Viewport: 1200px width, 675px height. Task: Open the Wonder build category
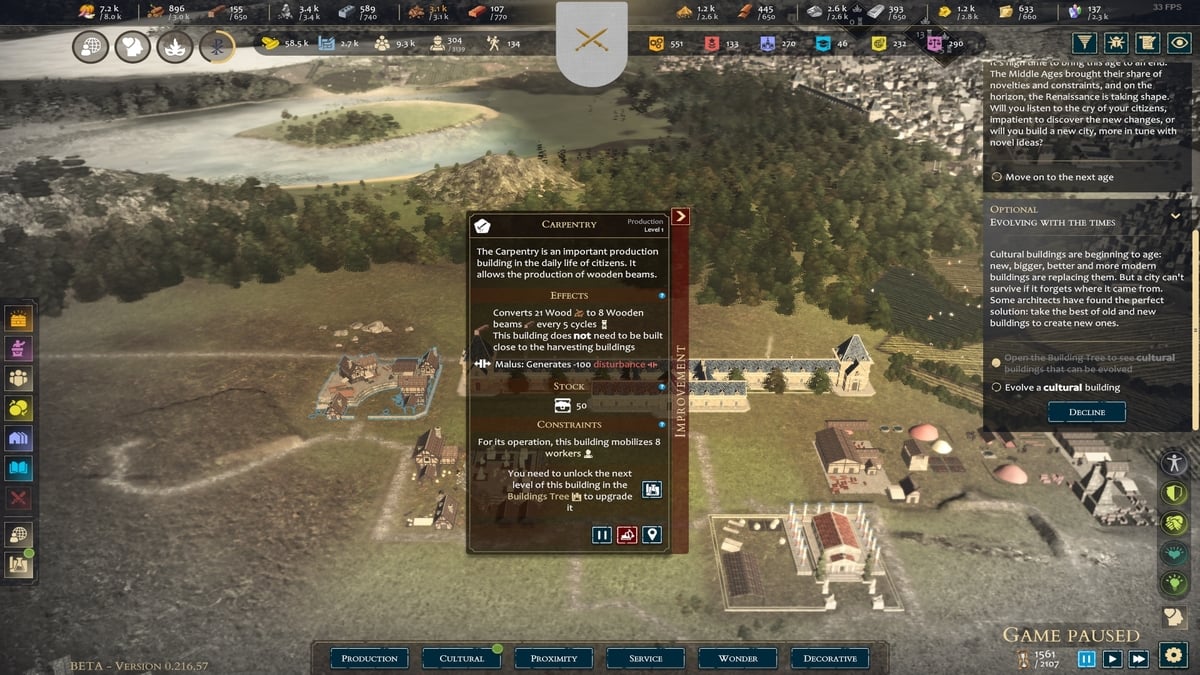738,658
